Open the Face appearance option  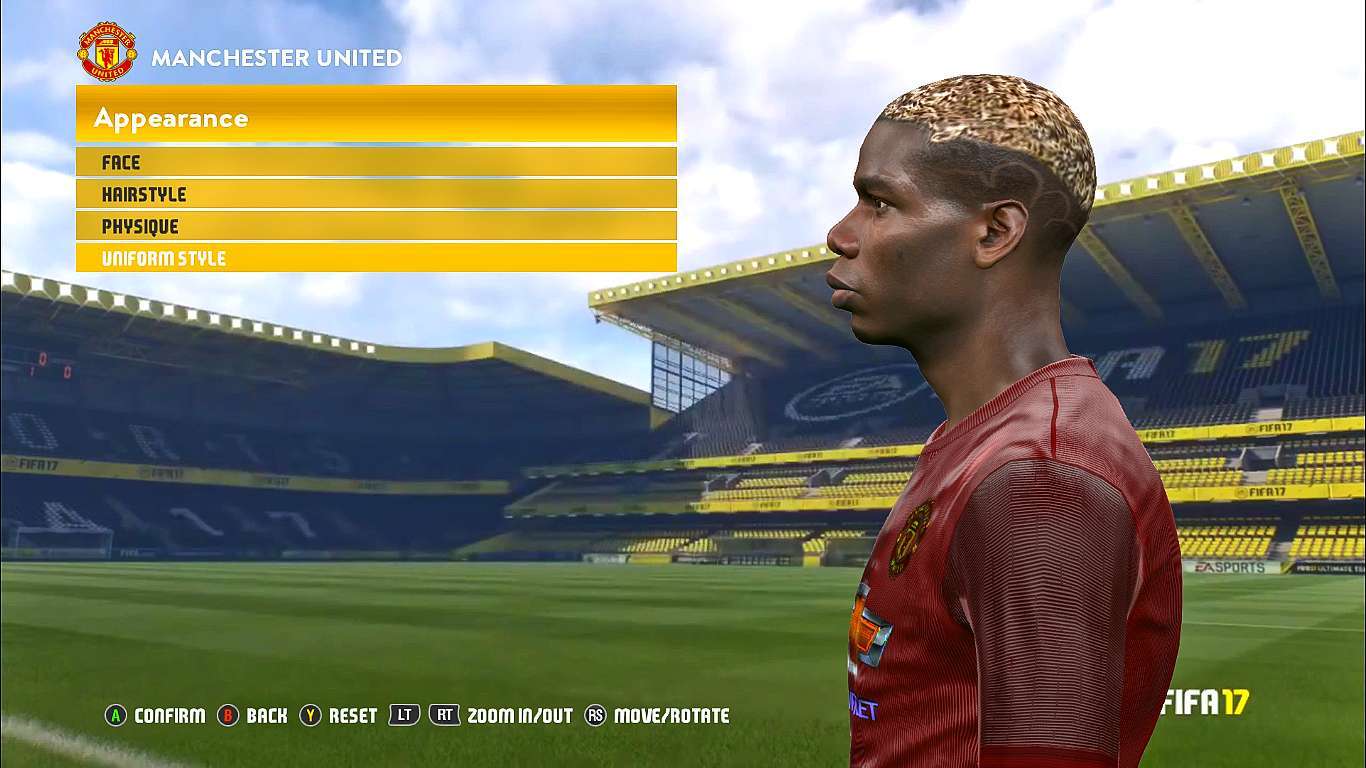(x=375, y=162)
